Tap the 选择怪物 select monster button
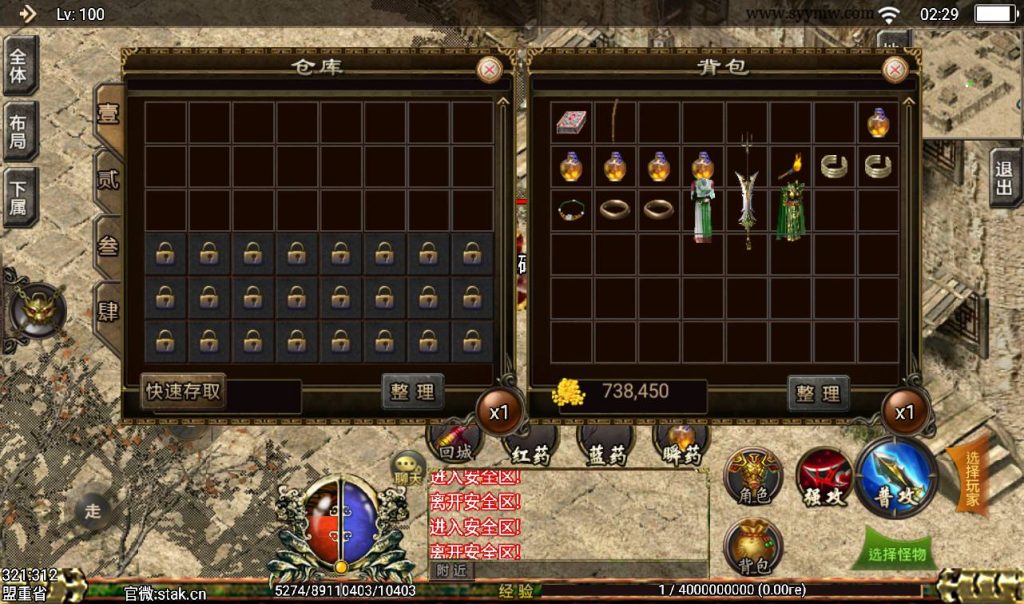The height and width of the screenshot is (604, 1024). coord(896,554)
